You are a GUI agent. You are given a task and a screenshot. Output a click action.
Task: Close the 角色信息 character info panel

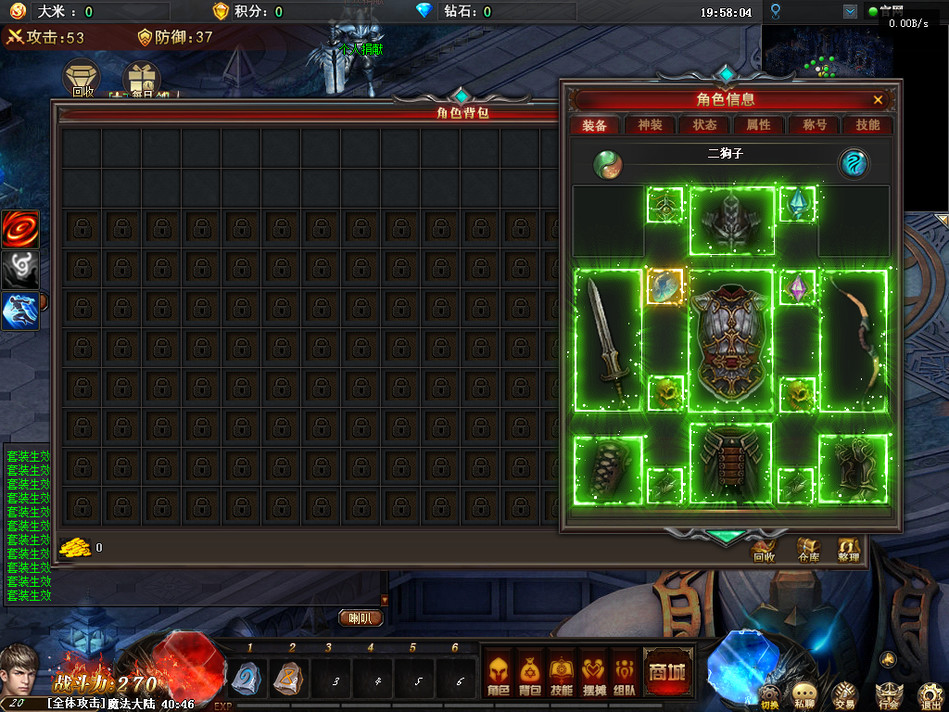tap(878, 100)
